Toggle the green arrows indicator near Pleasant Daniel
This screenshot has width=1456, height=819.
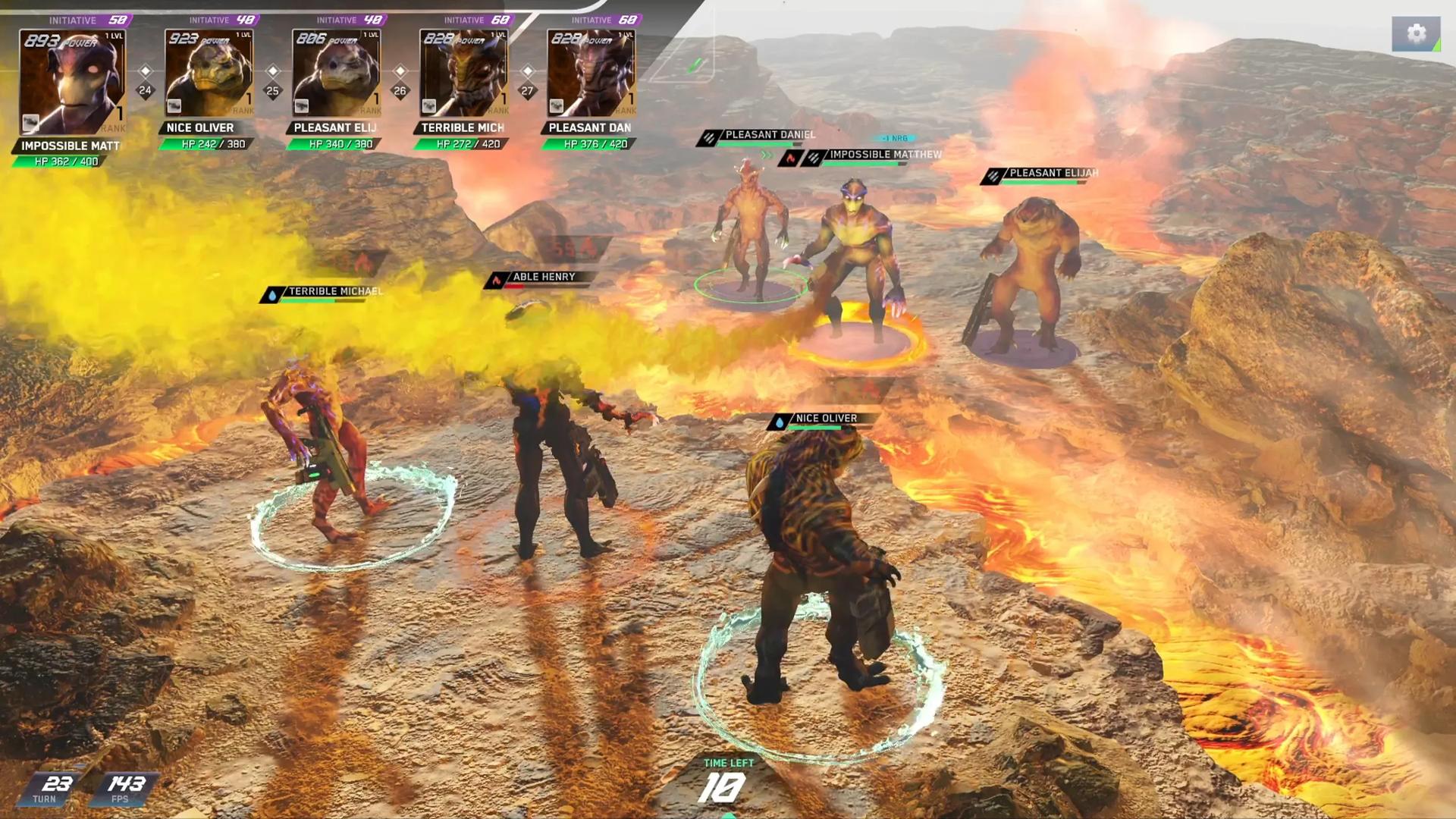[766, 154]
